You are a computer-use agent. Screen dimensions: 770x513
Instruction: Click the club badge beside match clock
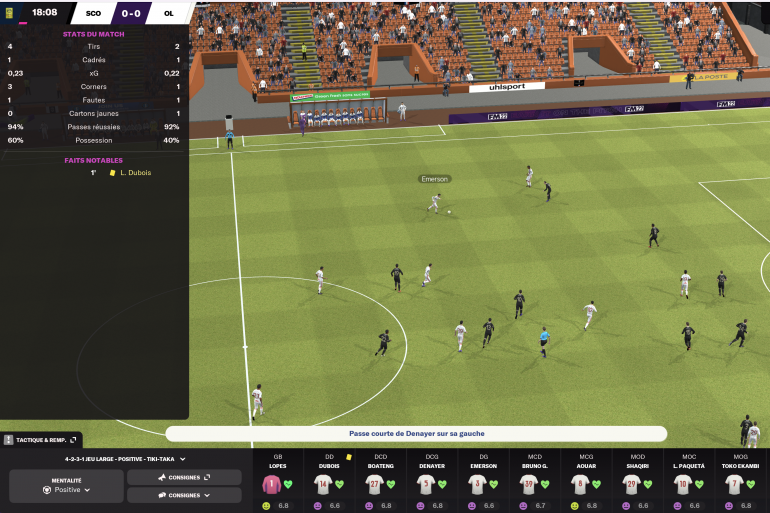10,13
